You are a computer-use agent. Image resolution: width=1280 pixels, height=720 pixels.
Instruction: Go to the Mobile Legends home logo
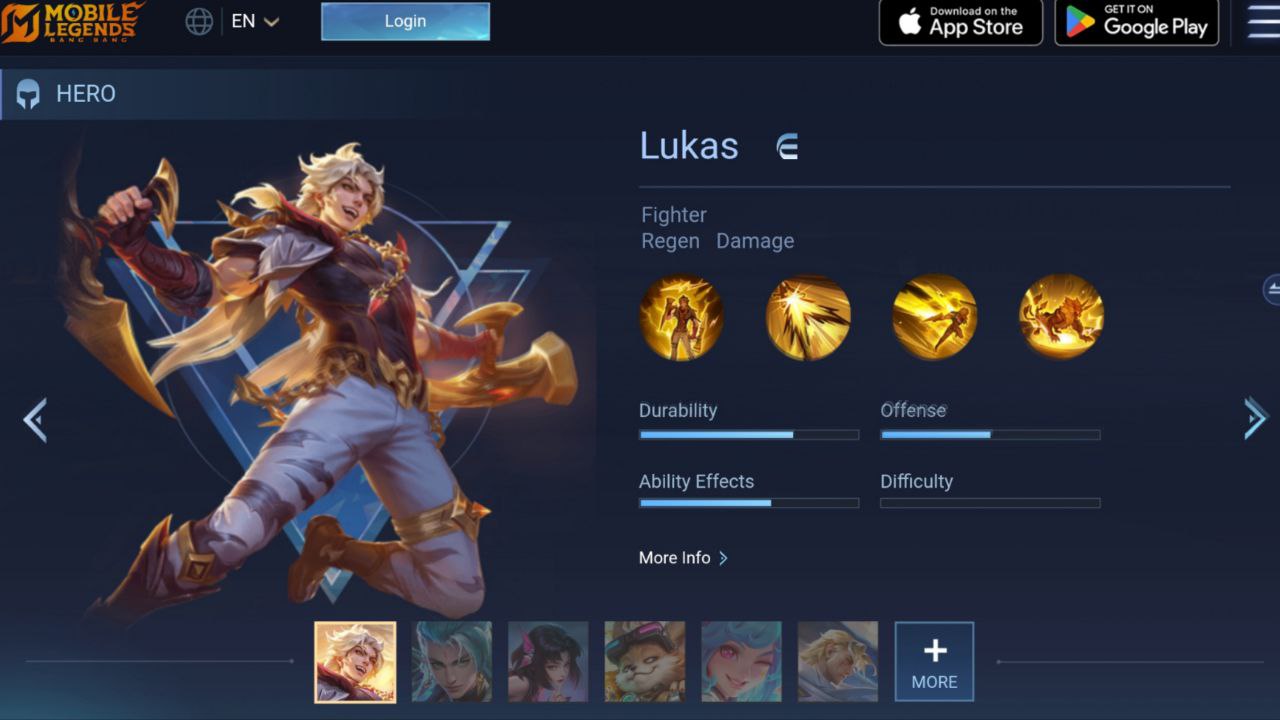pos(72,22)
